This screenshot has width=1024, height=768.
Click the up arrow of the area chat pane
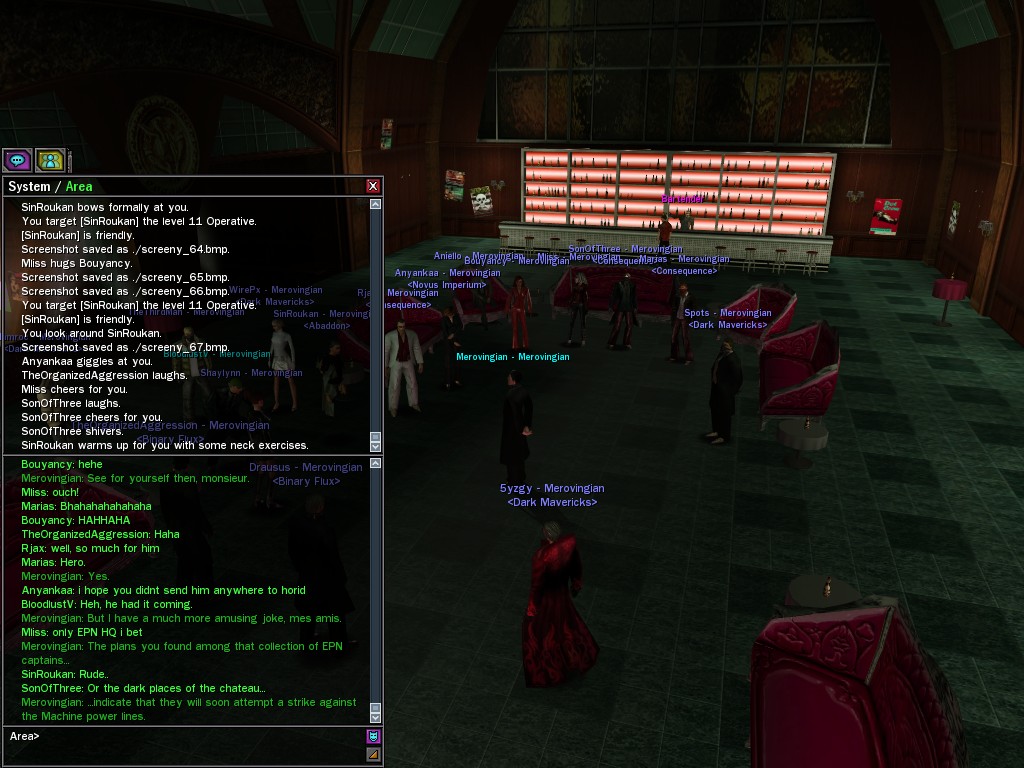click(x=376, y=462)
